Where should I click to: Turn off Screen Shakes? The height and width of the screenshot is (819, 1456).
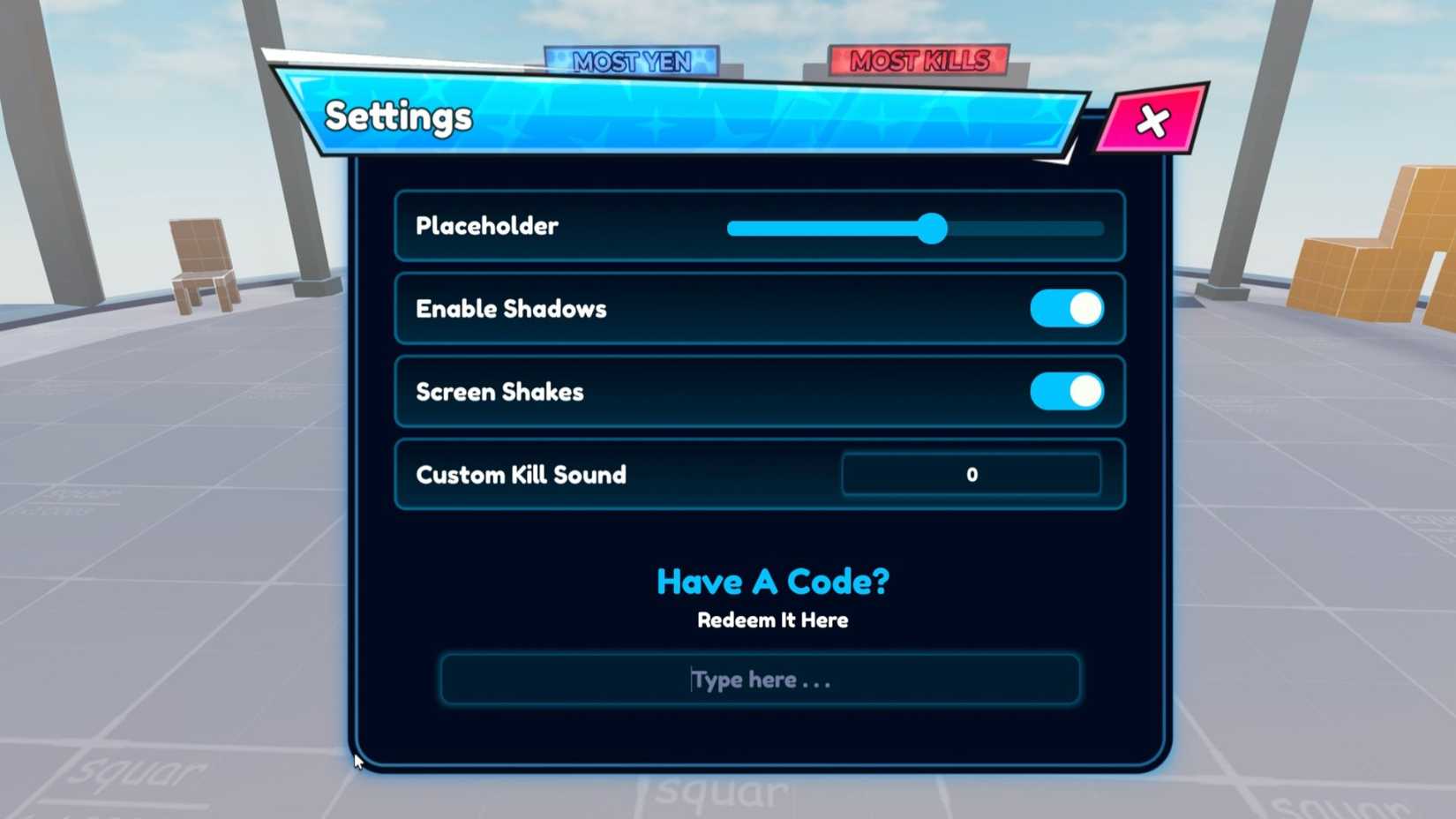1065,391
